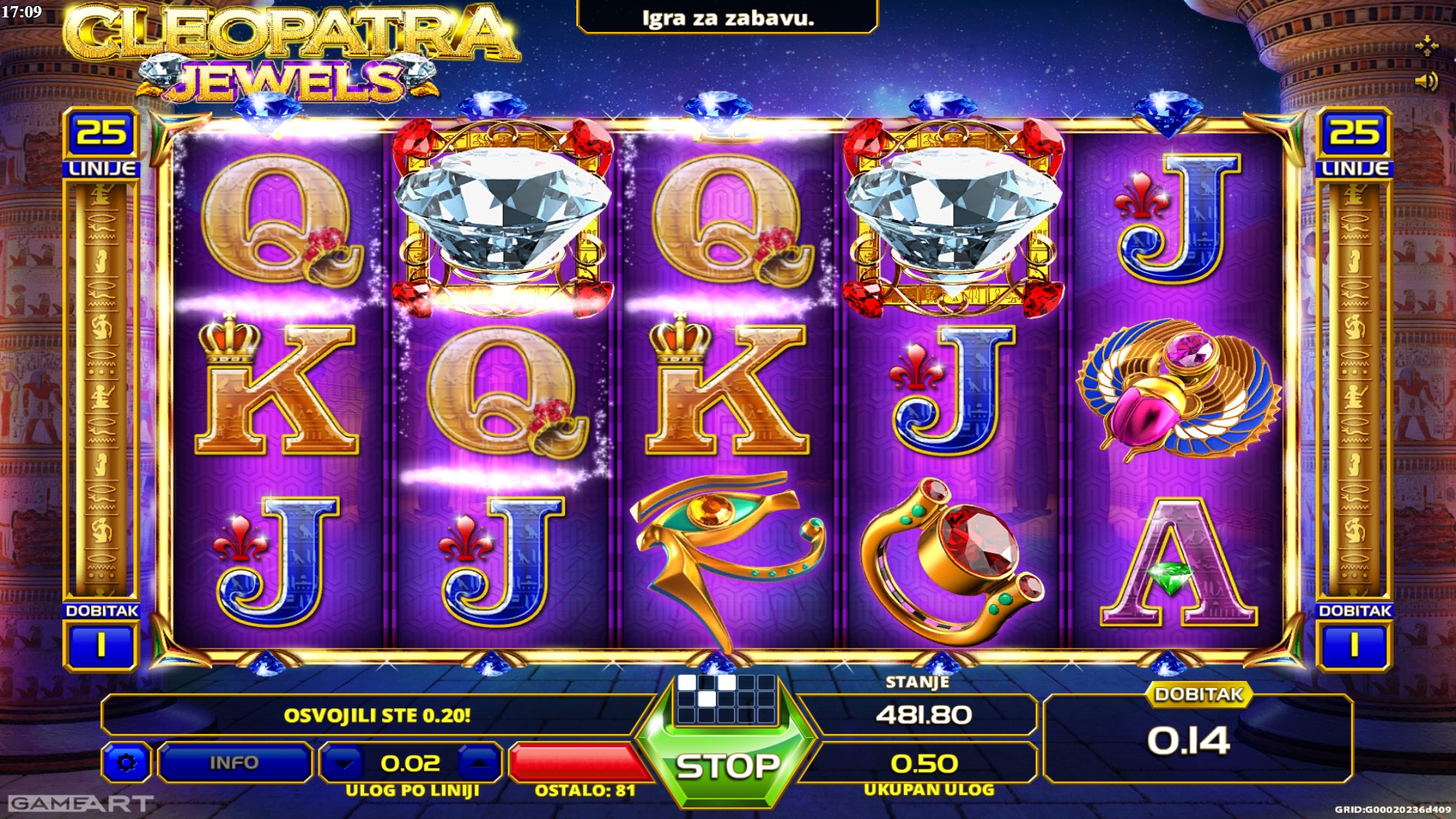Open the INFO paytable
This screenshot has height=819, width=1456.
[x=234, y=762]
